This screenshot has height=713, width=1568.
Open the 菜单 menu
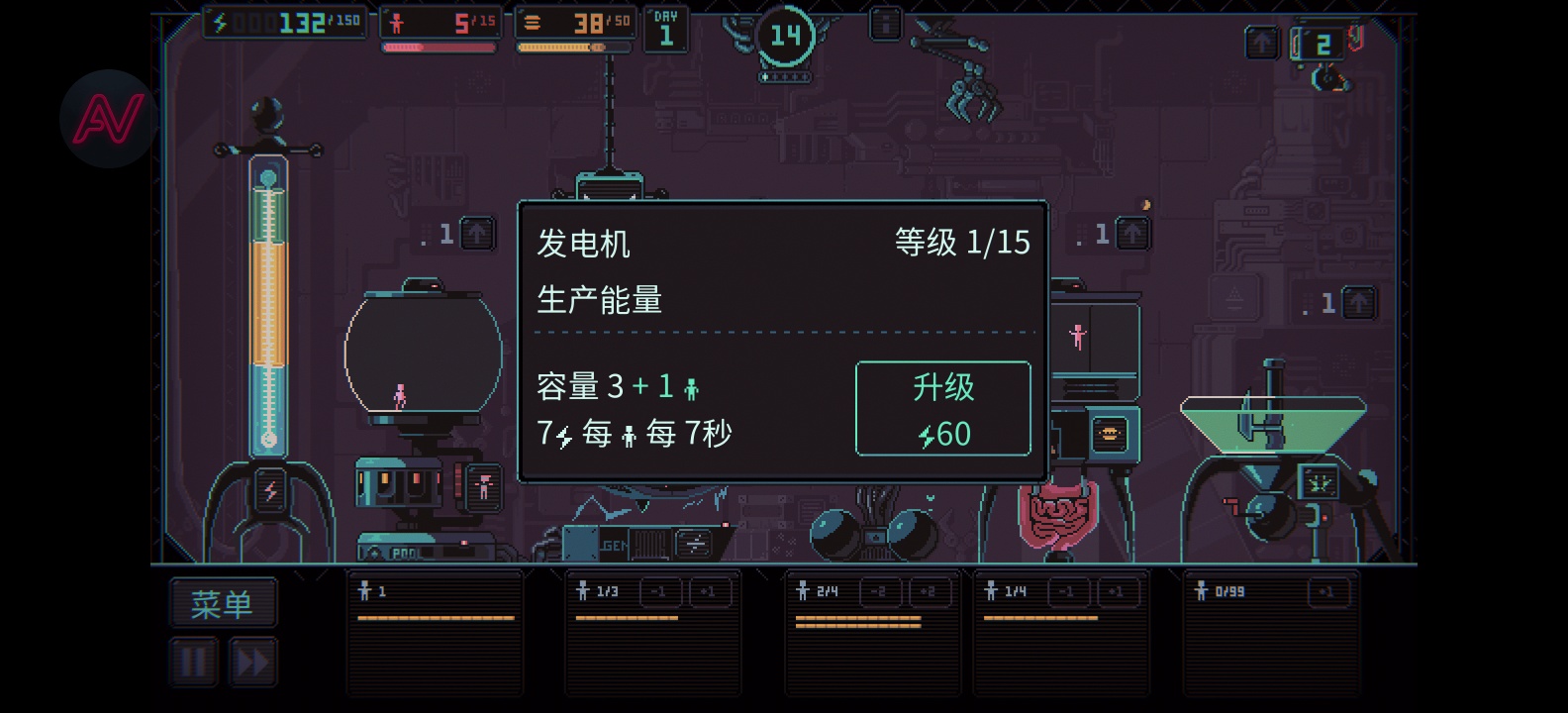(223, 602)
